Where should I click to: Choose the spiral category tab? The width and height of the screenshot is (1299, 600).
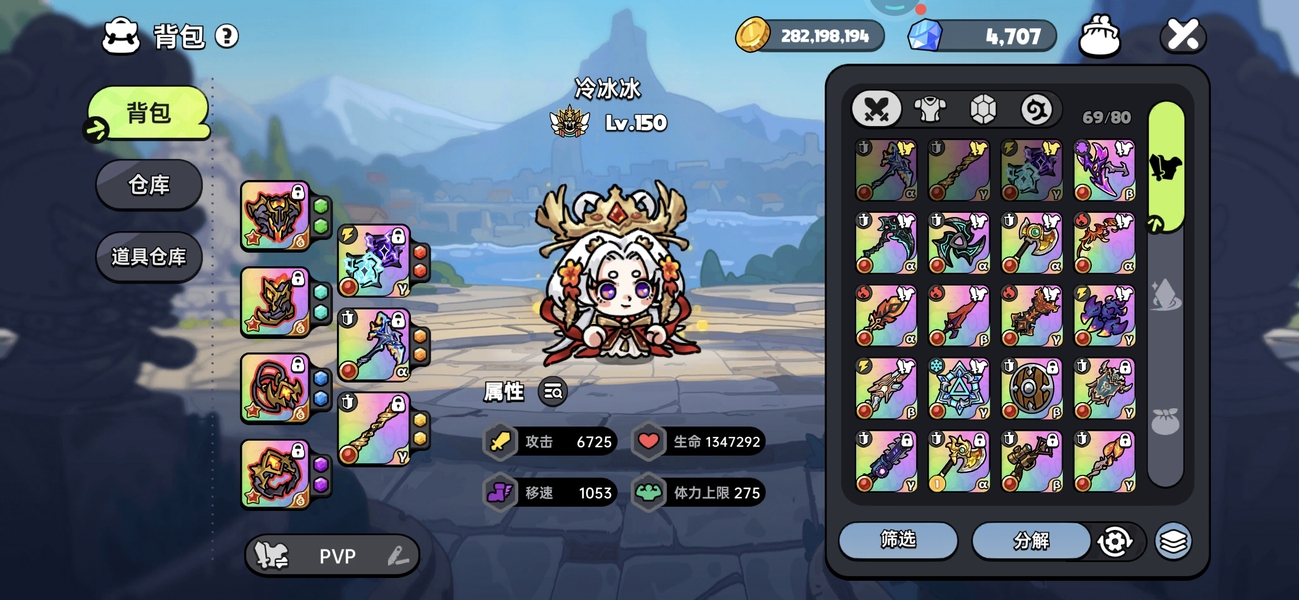(1036, 108)
